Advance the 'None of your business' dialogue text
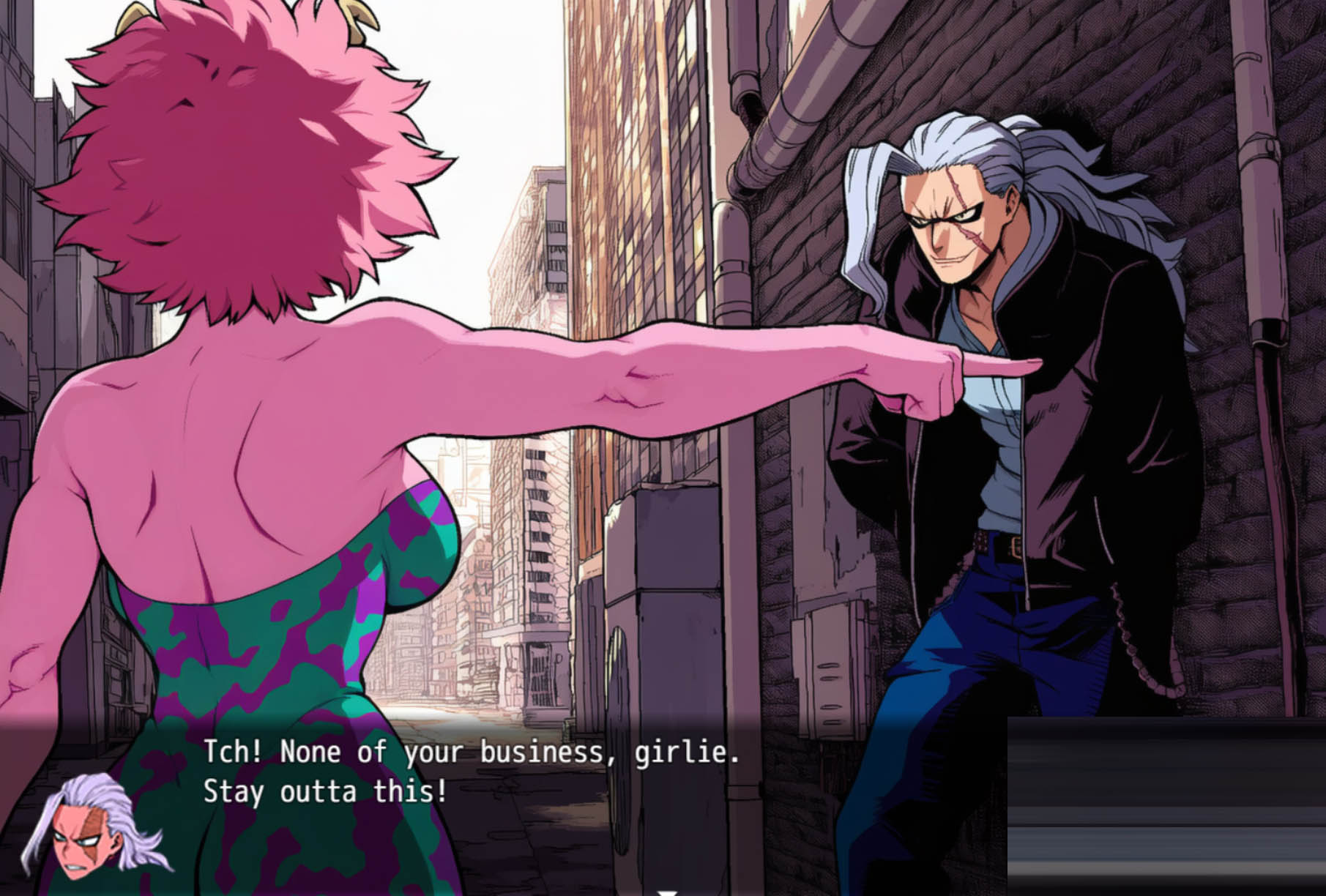 point(470,772)
